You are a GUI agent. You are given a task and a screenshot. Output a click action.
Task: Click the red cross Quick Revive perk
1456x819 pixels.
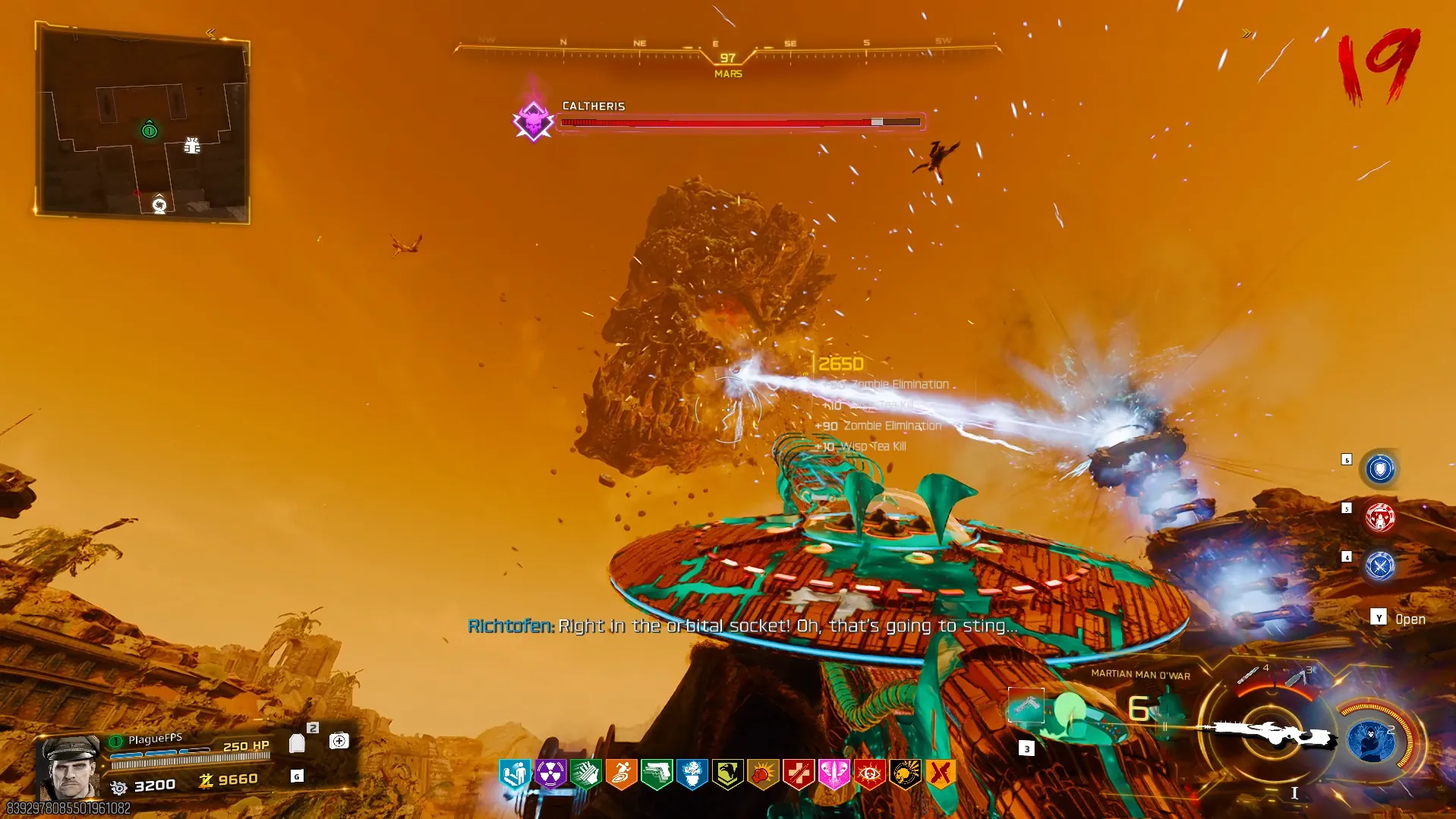click(x=799, y=774)
